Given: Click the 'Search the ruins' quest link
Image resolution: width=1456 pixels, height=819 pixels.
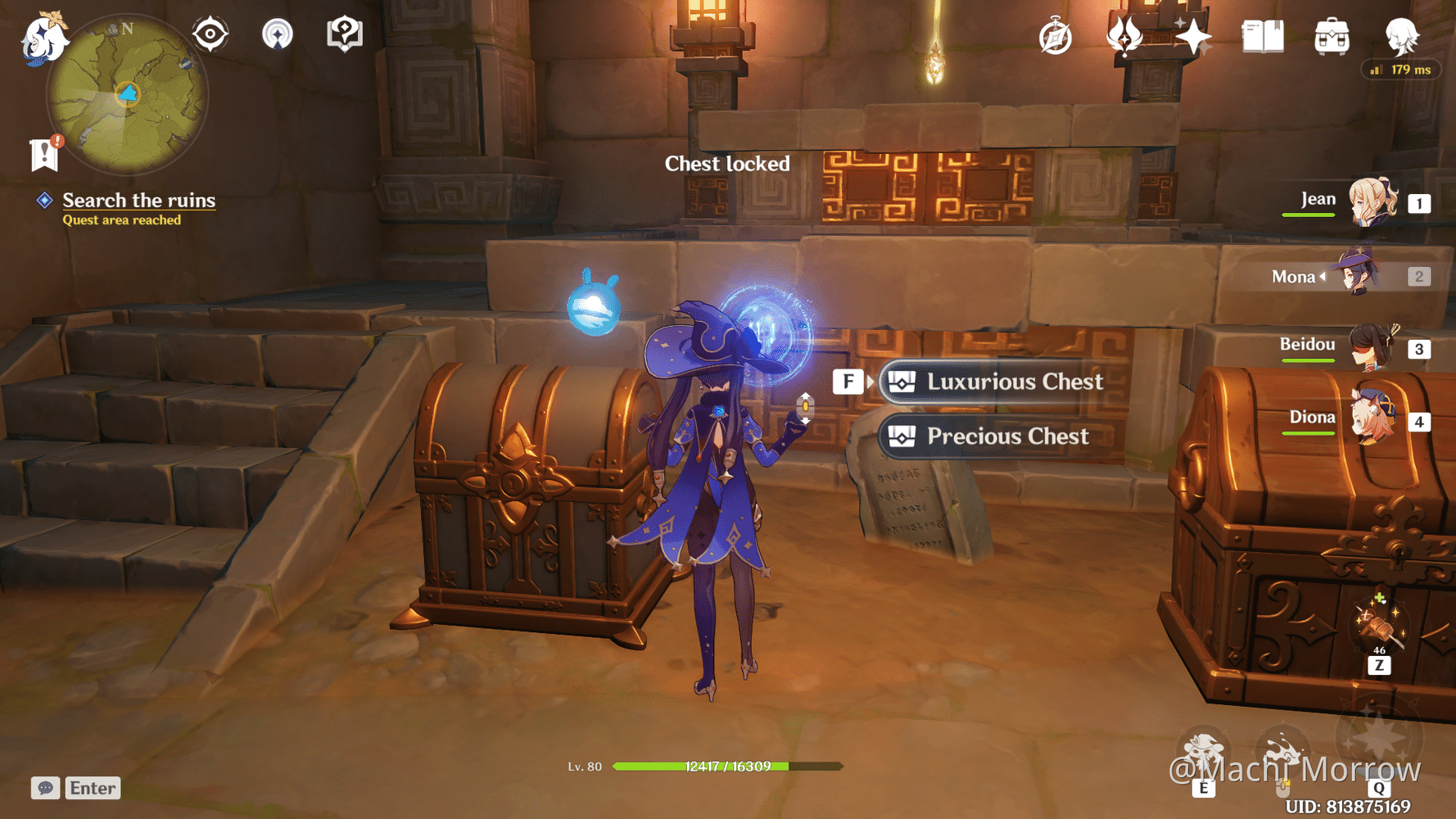Looking at the screenshot, I should (139, 201).
